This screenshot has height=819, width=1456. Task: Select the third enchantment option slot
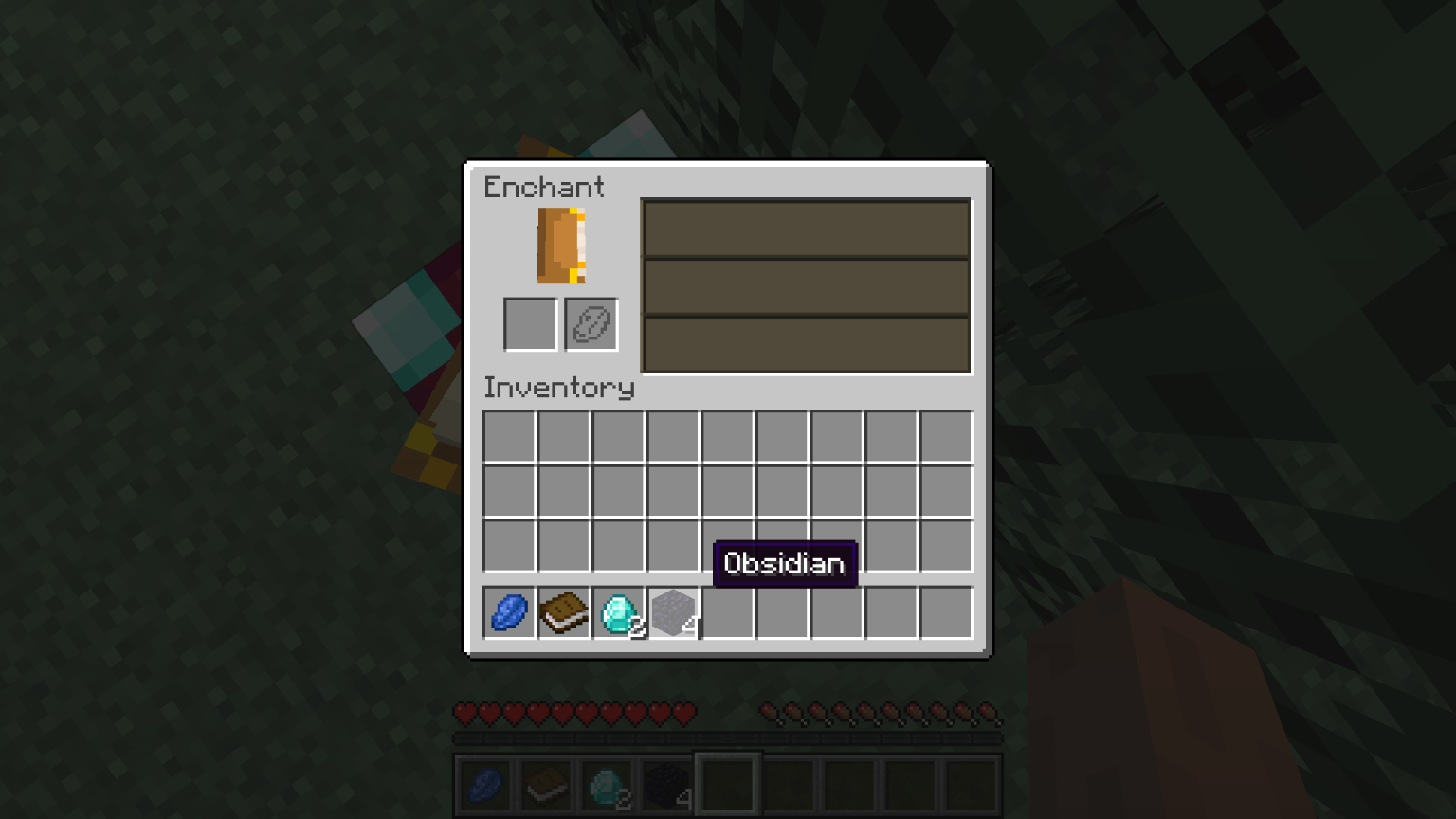[806, 343]
